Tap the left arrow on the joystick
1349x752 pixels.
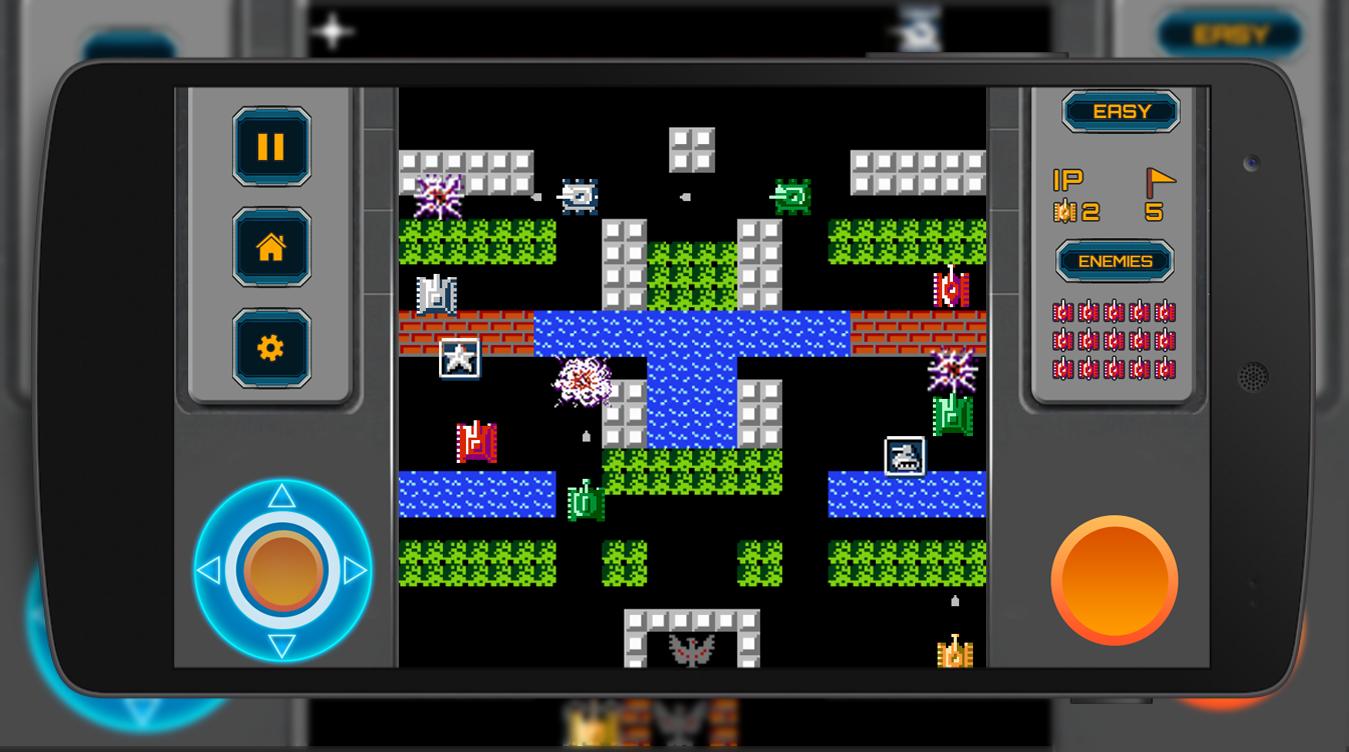coord(208,571)
